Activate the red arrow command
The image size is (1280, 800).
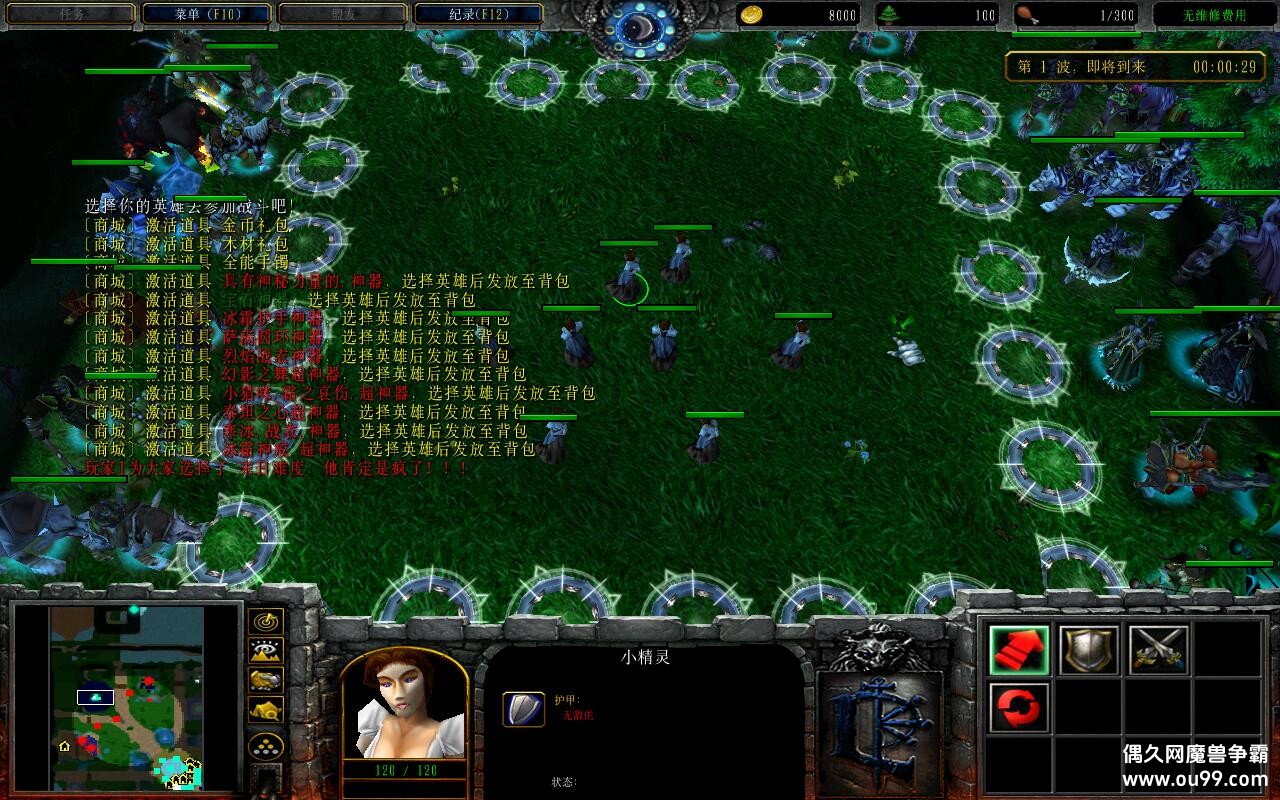[x=1019, y=650]
